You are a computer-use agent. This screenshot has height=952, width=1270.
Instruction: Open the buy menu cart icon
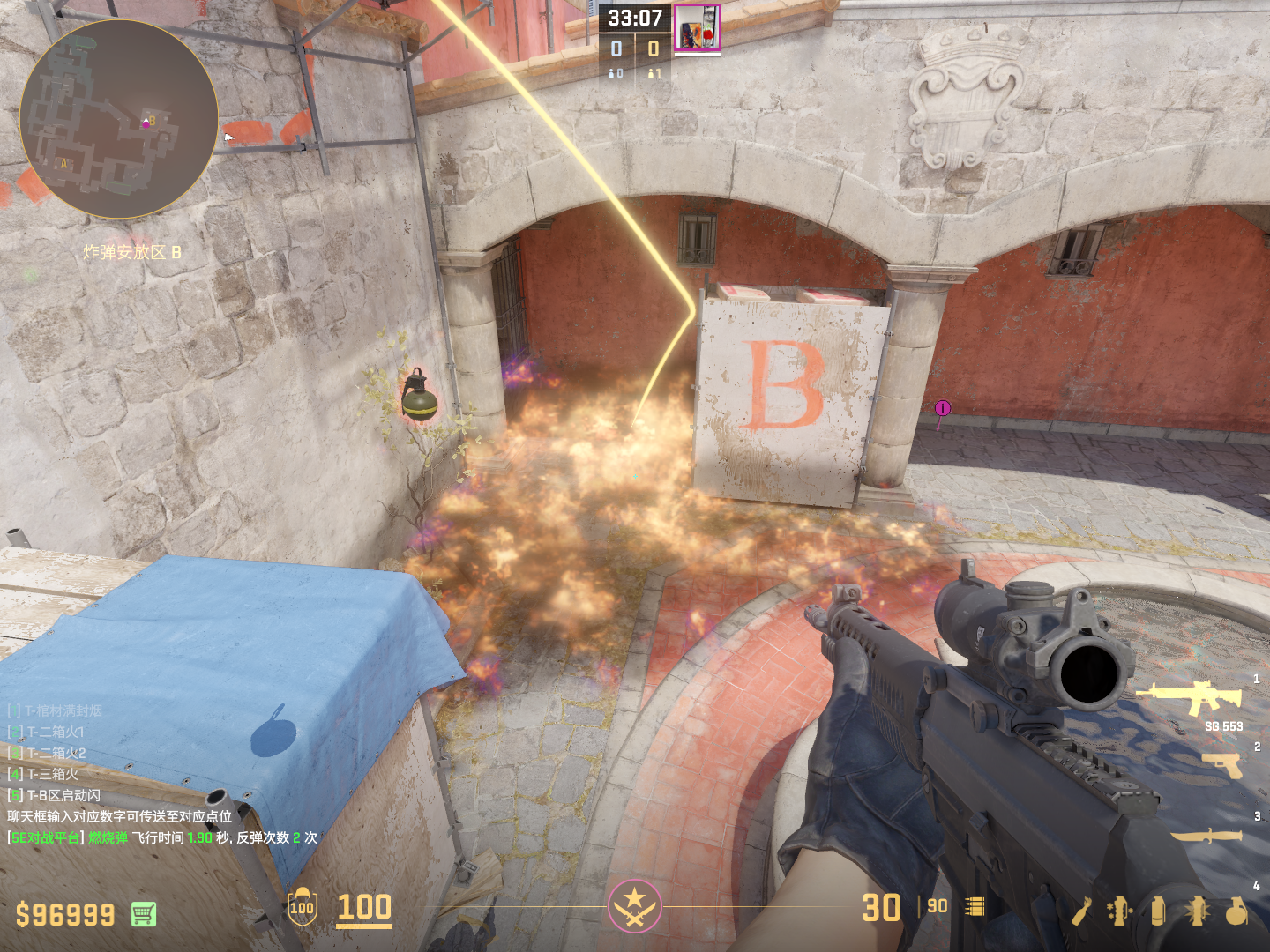(x=144, y=914)
